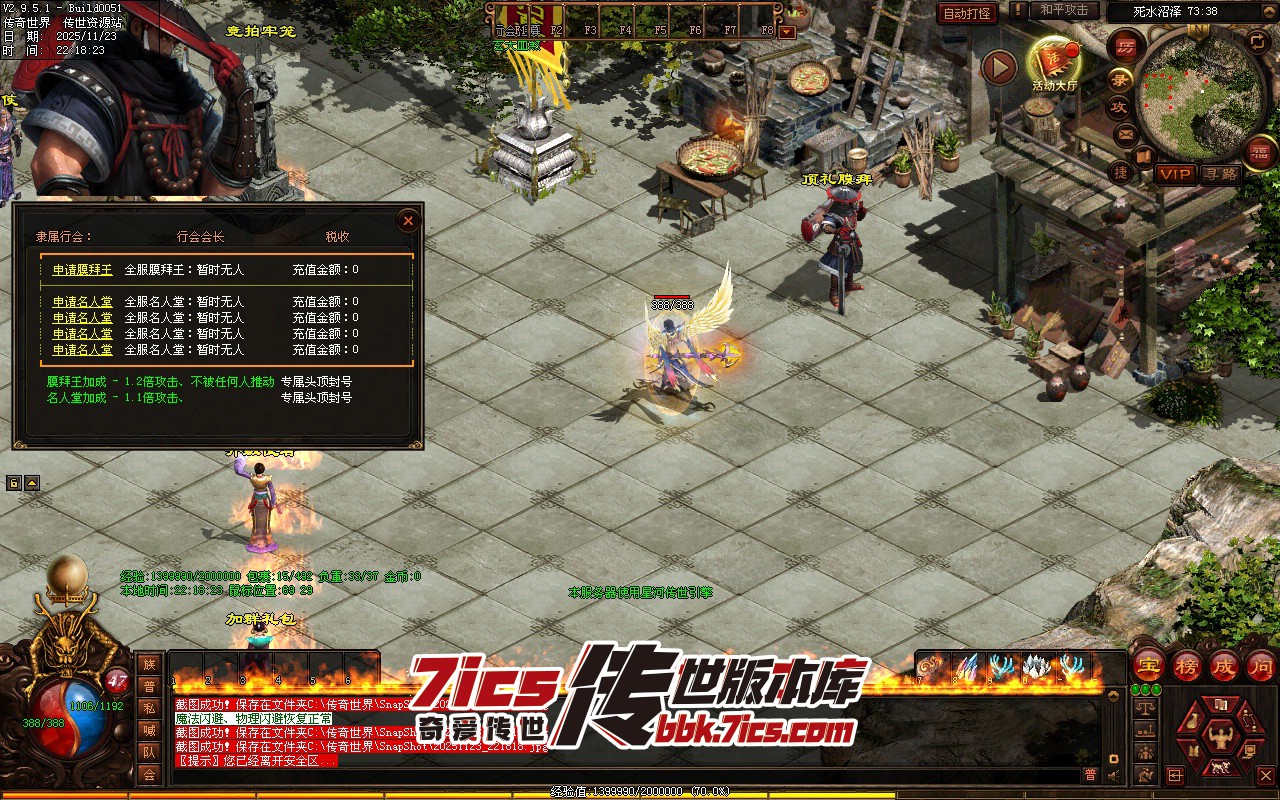Open the 成 achievements button
Image resolution: width=1280 pixels, height=800 pixels.
(x=1224, y=665)
